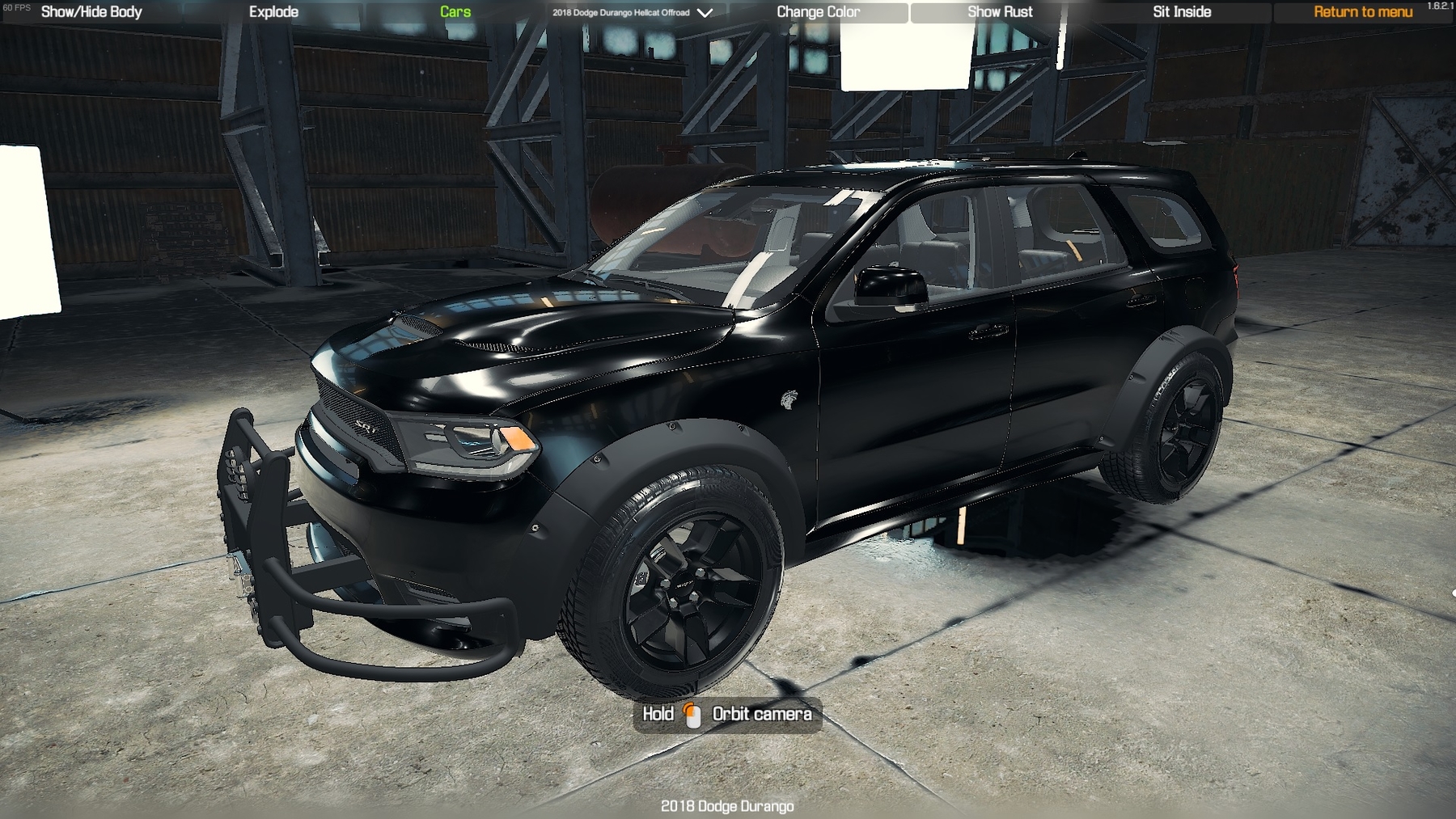Select Return to menu
This screenshot has width=1456, height=819.
[1364, 11]
